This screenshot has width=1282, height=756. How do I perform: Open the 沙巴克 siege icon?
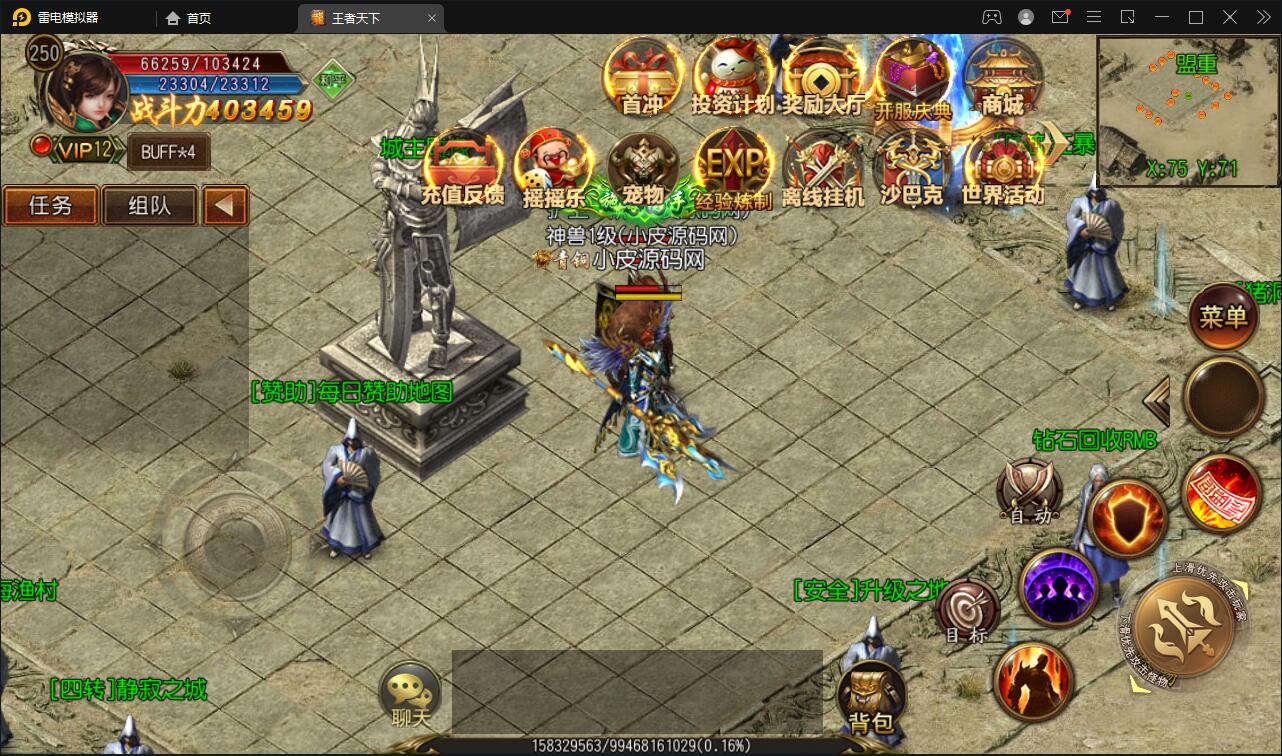[912, 166]
